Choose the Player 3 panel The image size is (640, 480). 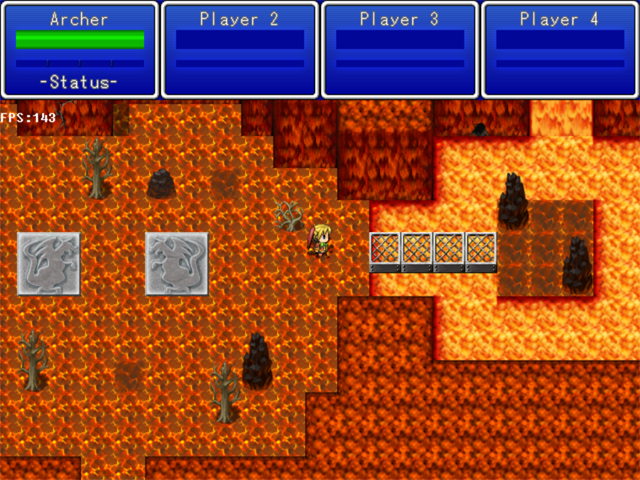pyautogui.click(x=400, y=49)
